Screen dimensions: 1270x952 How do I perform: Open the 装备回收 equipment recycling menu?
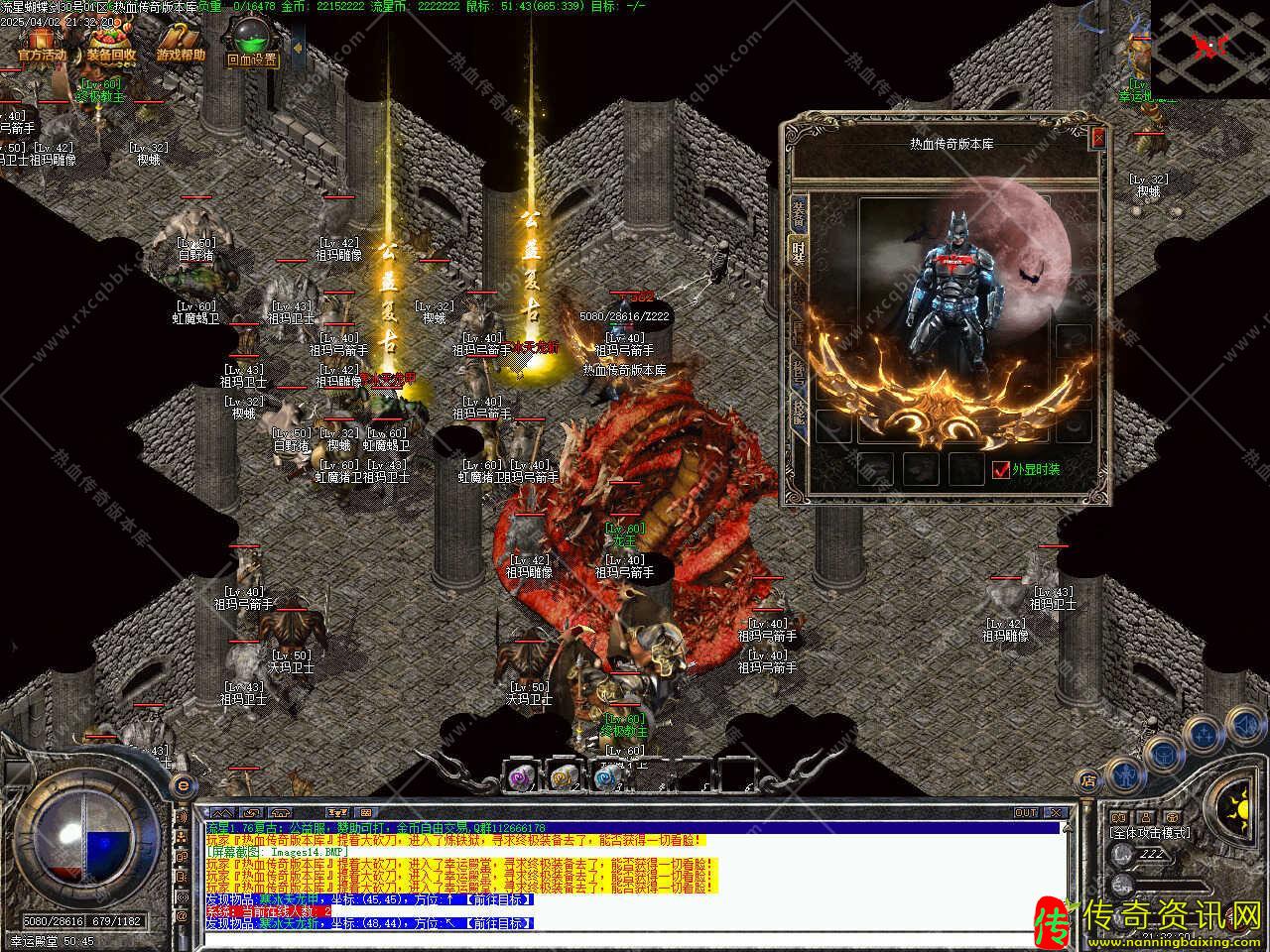tap(110, 45)
